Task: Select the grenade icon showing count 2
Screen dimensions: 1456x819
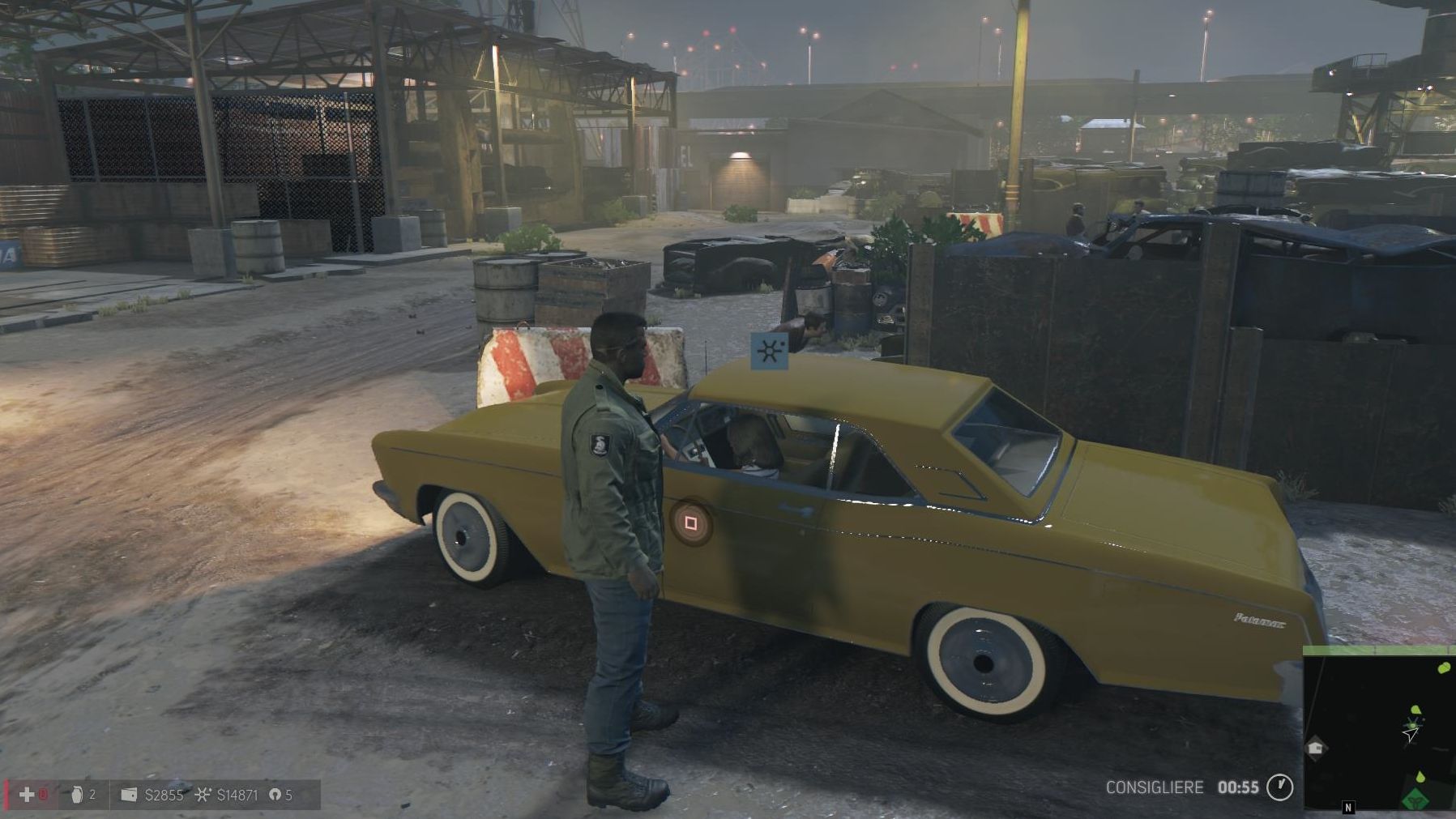Action: point(78,795)
